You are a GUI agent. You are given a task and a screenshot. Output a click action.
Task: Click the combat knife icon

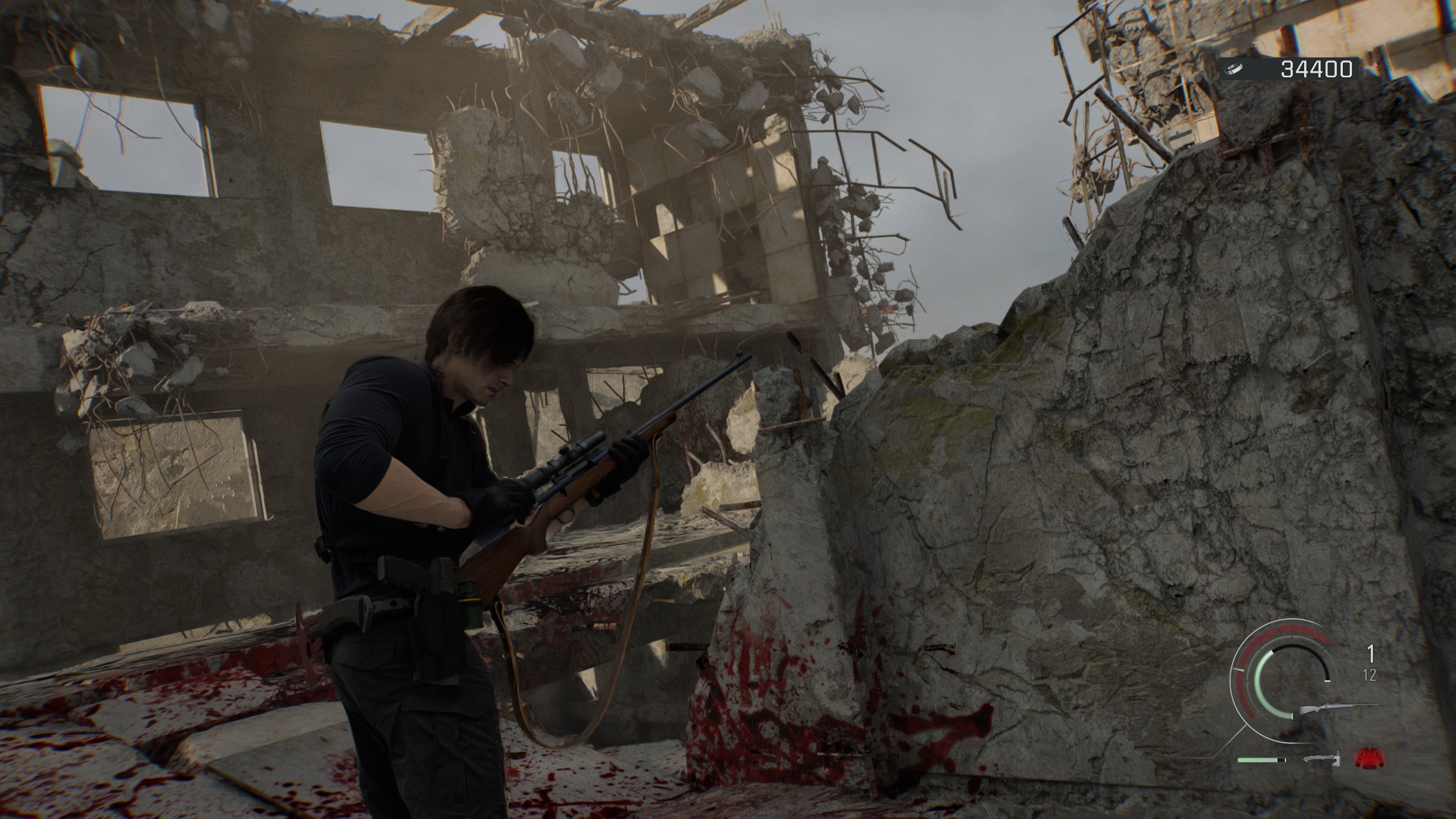point(1322,759)
